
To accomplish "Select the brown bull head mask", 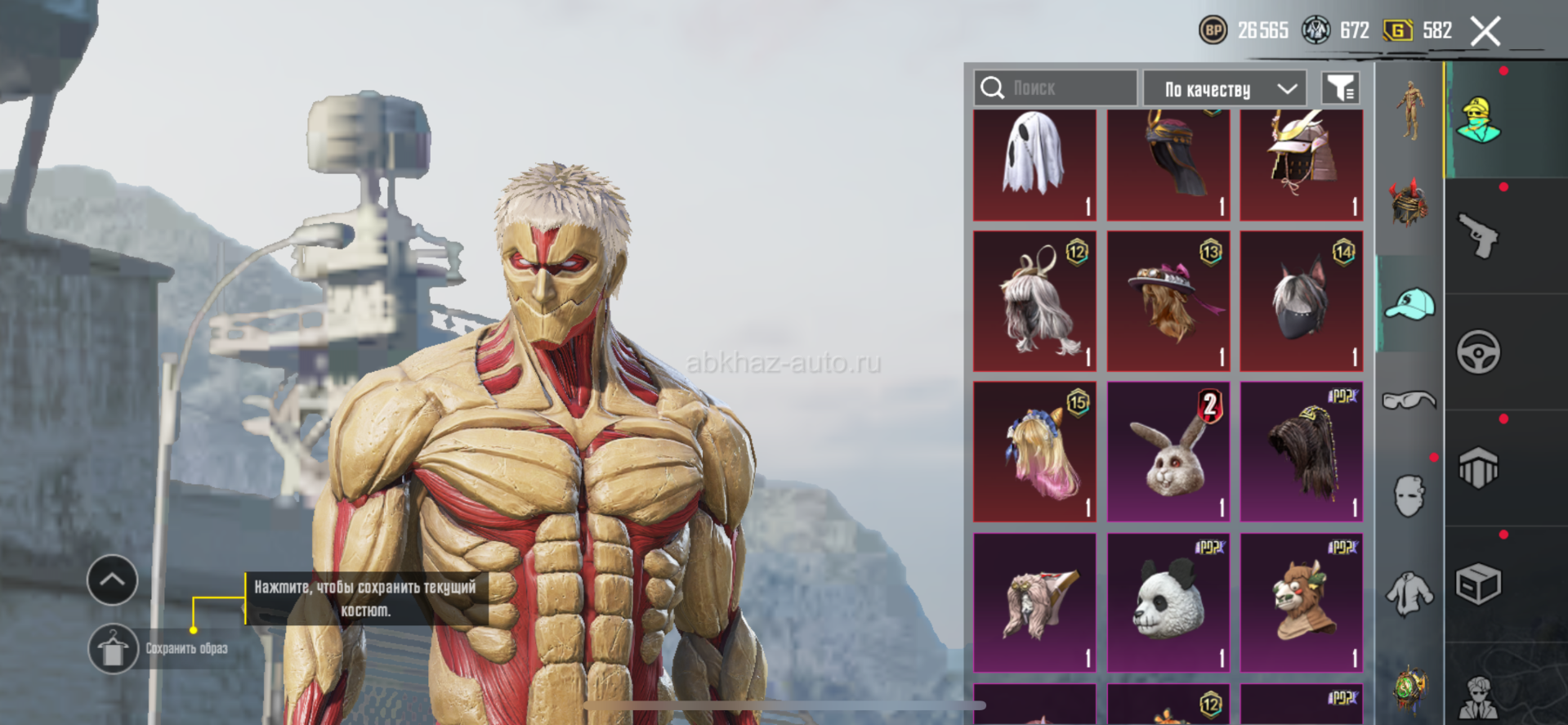I will point(1301,602).
